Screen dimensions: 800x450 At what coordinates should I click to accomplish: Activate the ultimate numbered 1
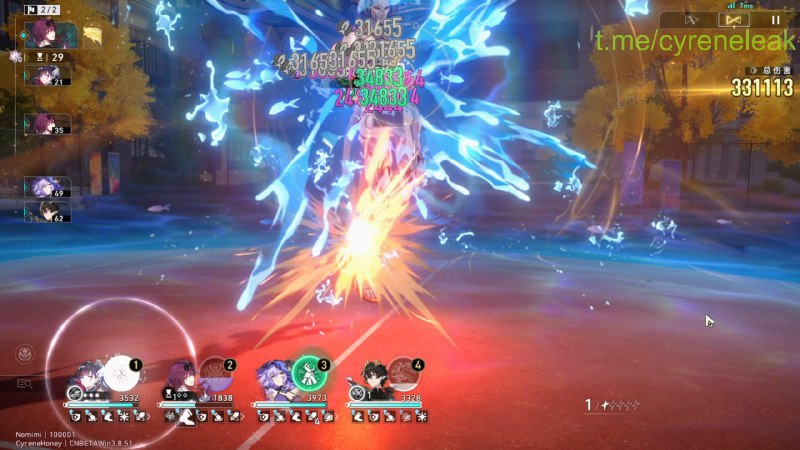pyautogui.click(x=119, y=373)
